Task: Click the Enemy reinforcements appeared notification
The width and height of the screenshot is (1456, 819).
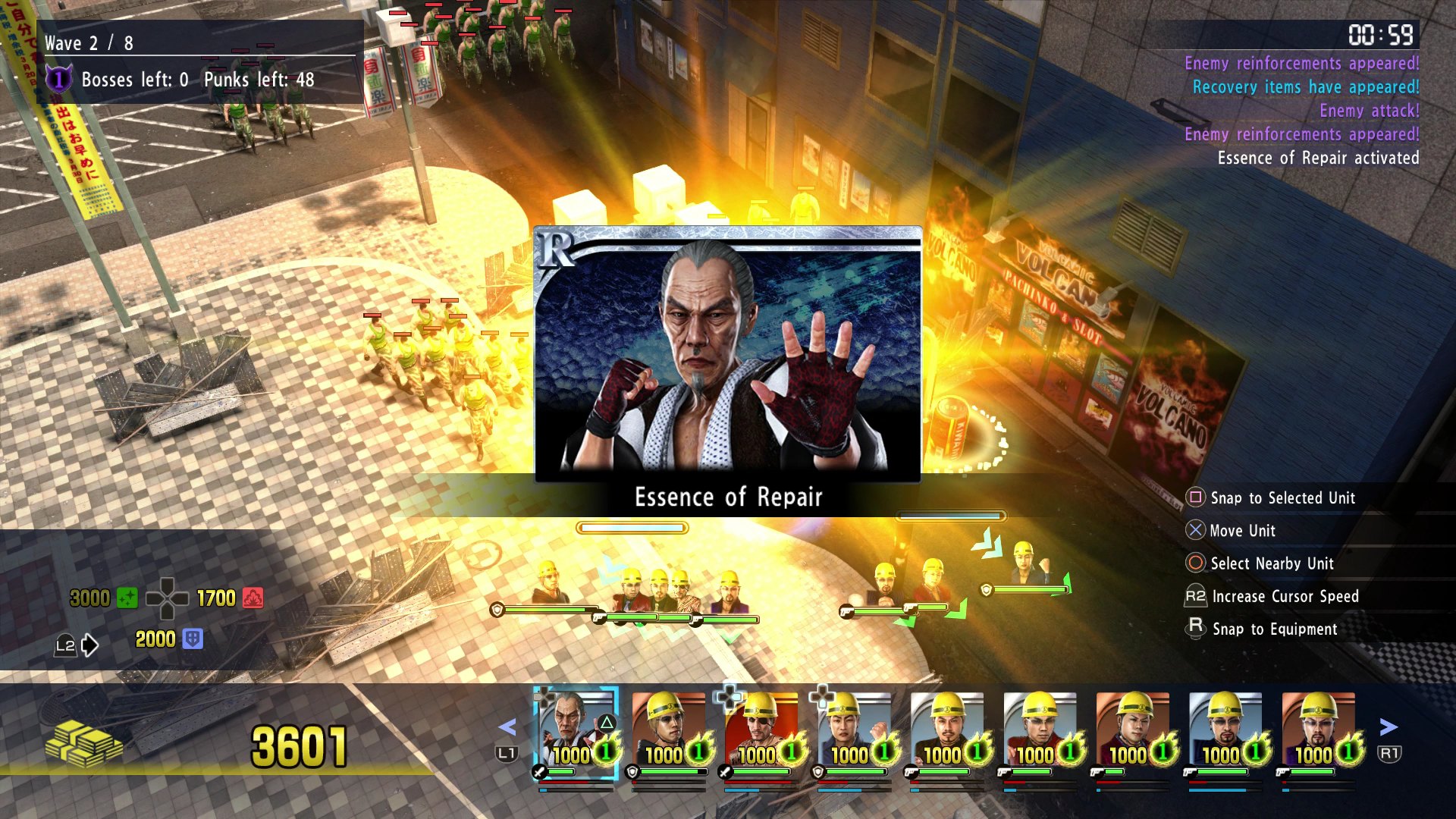Action: (x=1301, y=64)
